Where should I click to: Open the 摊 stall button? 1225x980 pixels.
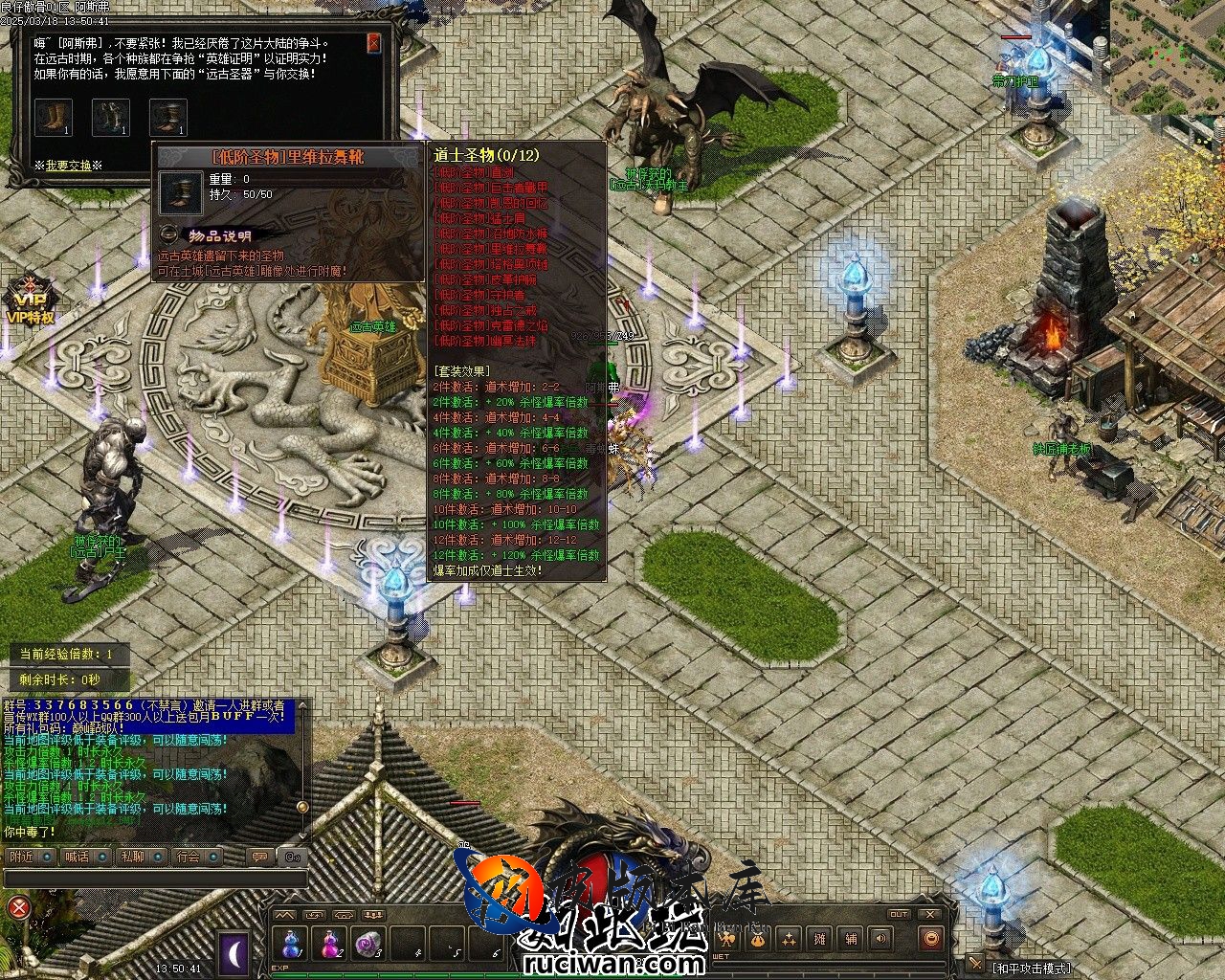pos(819,940)
